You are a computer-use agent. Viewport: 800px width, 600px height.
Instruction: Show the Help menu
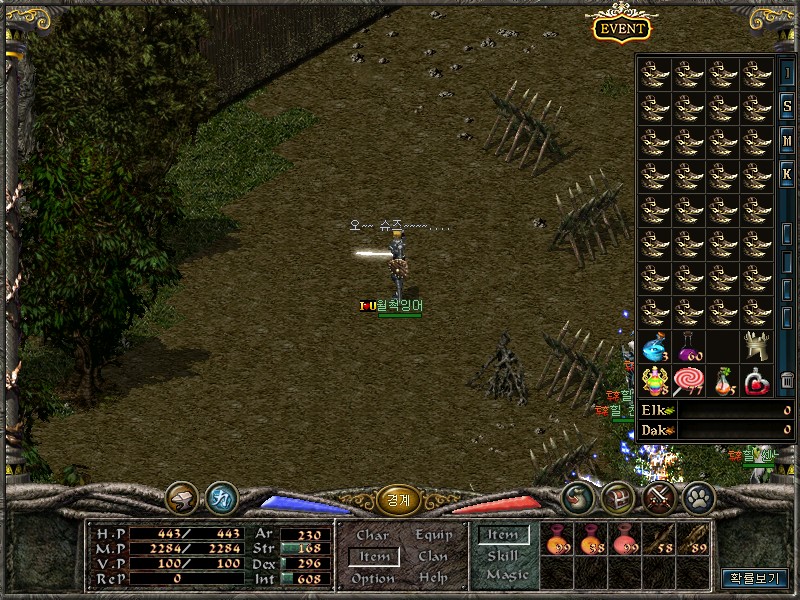(x=433, y=578)
